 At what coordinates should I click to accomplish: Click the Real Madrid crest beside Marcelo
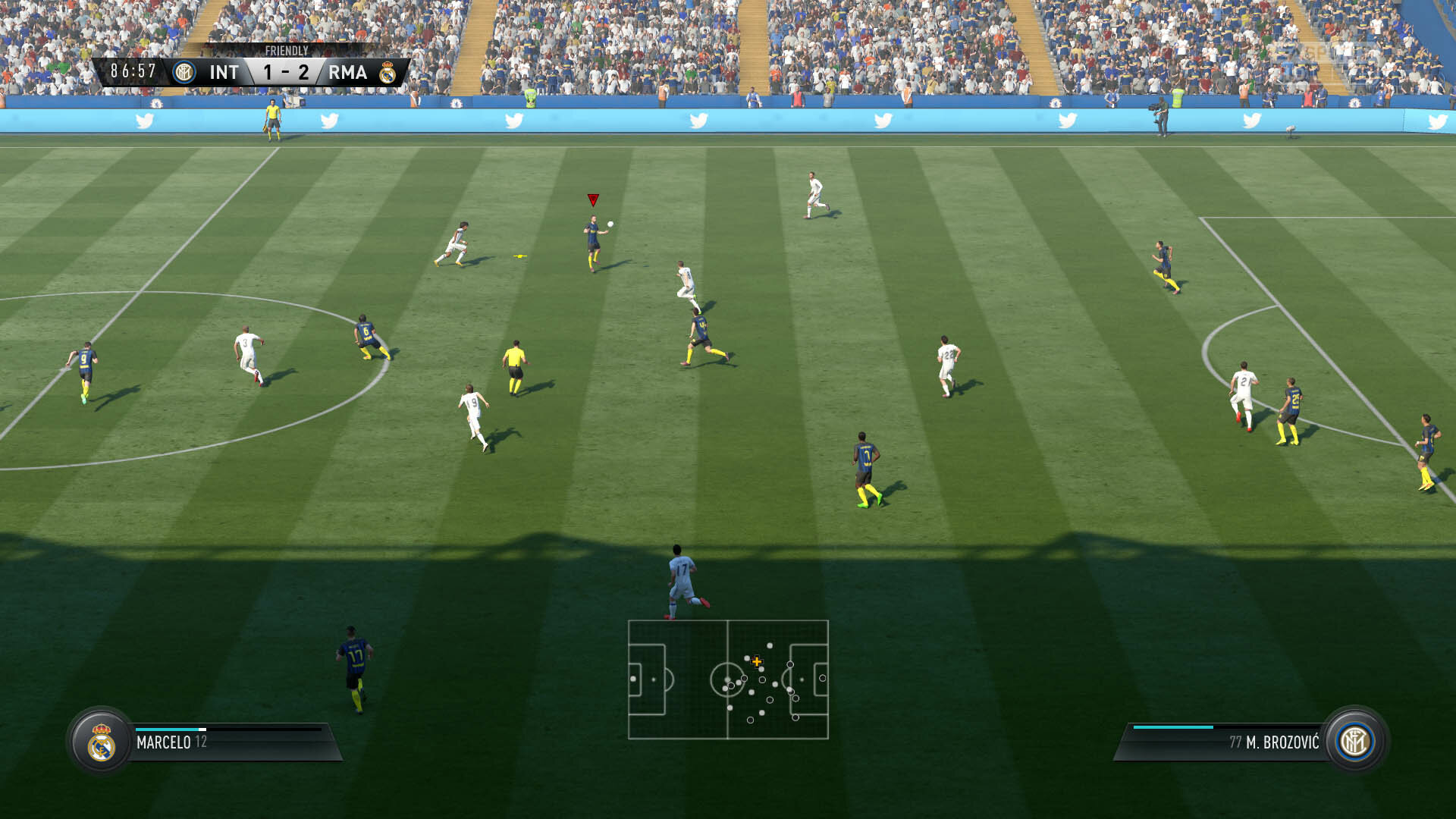point(101,742)
